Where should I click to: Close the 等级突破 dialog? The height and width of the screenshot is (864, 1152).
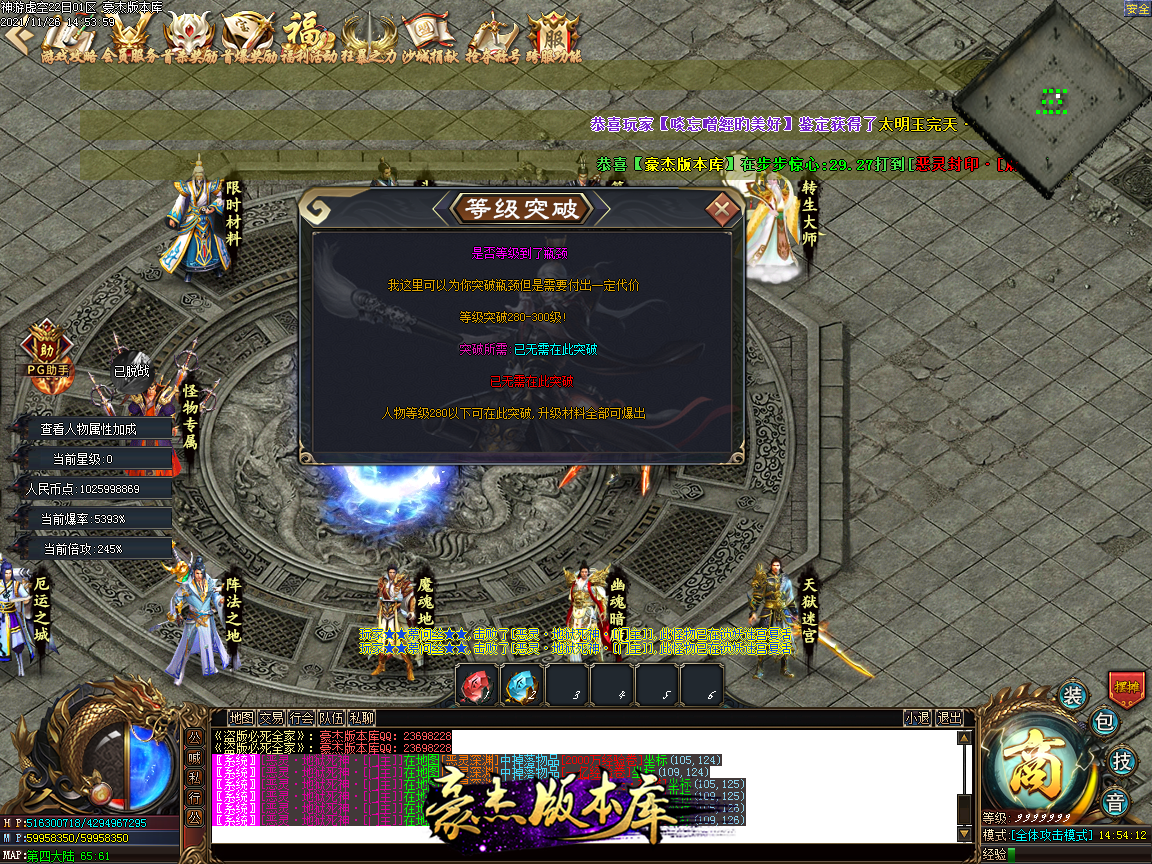pos(722,210)
